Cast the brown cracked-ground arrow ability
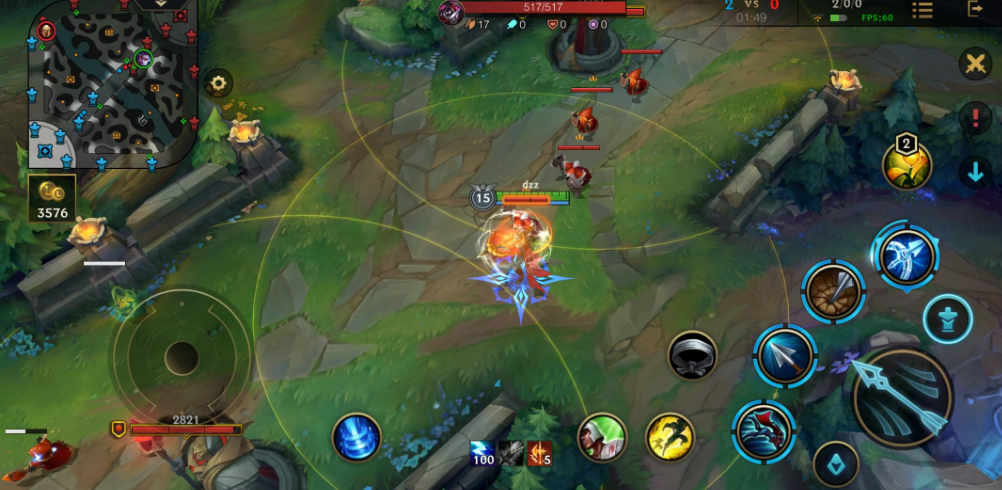The height and width of the screenshot is (490, 1002). click(833, 291)
